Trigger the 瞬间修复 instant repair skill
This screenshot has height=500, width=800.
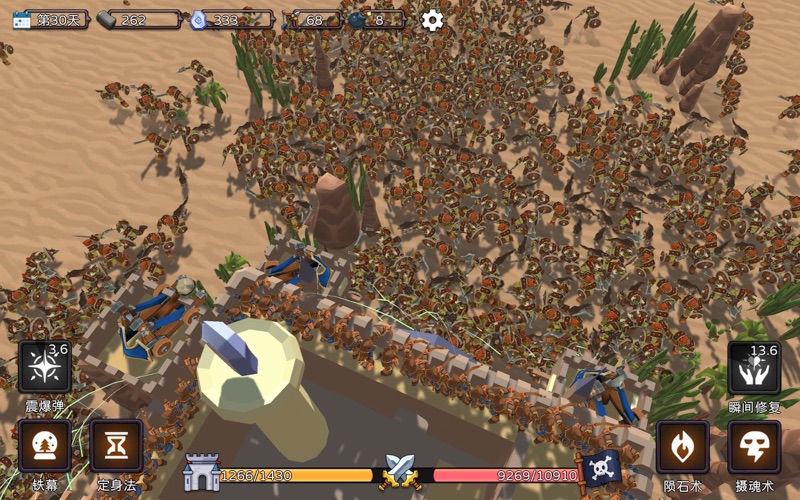(x=754, y=367)
